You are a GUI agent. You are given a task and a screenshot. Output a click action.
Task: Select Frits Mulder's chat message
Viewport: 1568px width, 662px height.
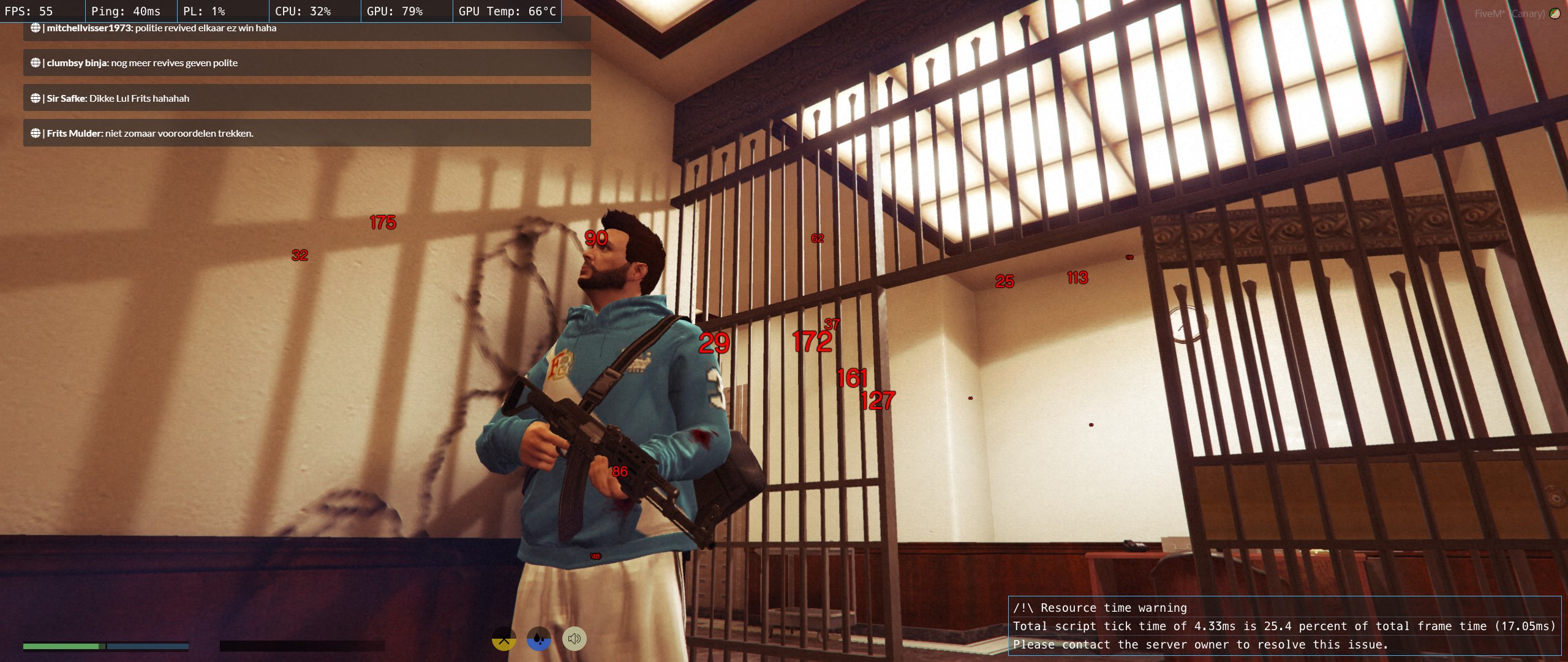click(306, 133)
